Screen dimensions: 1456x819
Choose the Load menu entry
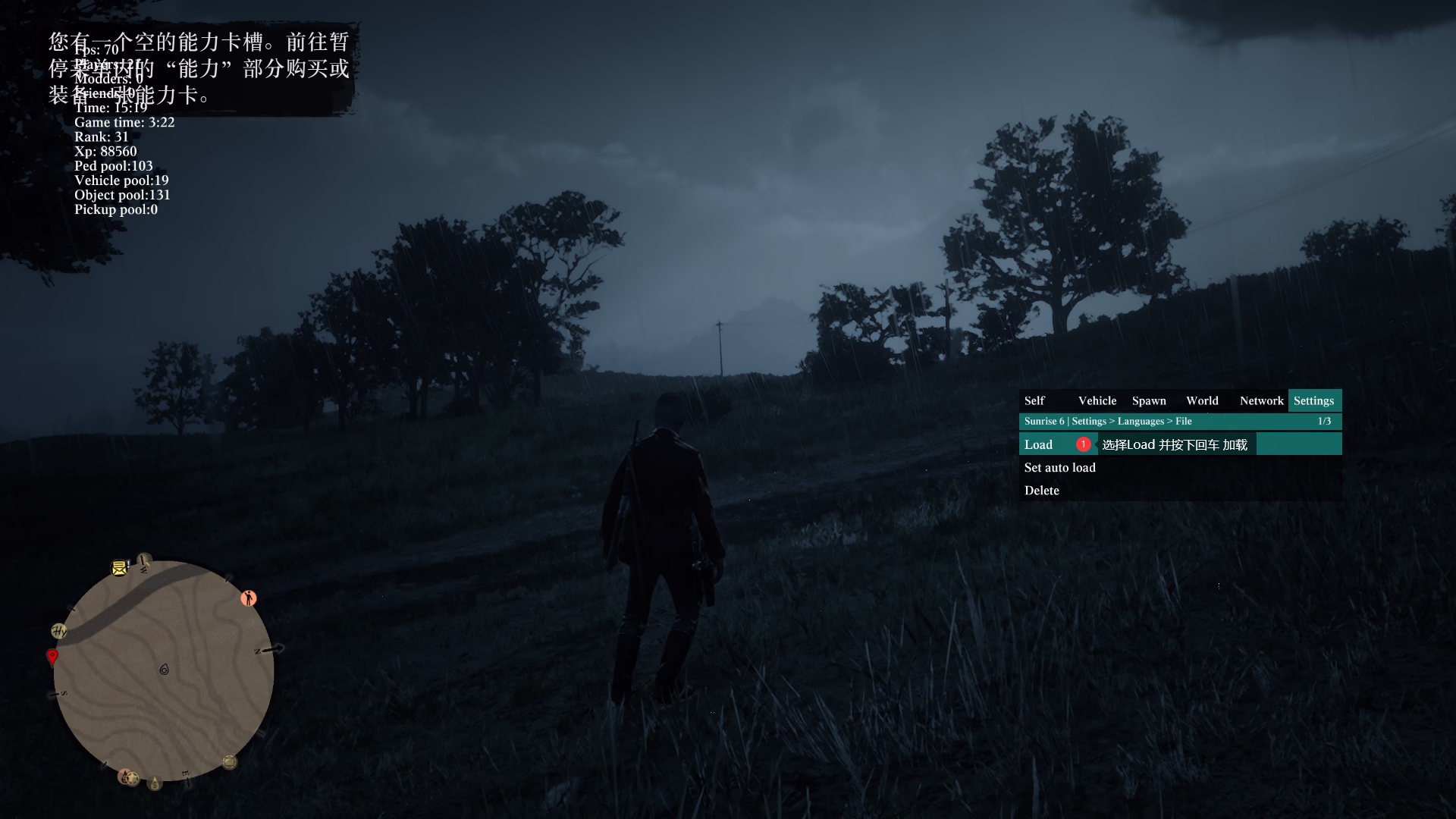pos(1039,444)
